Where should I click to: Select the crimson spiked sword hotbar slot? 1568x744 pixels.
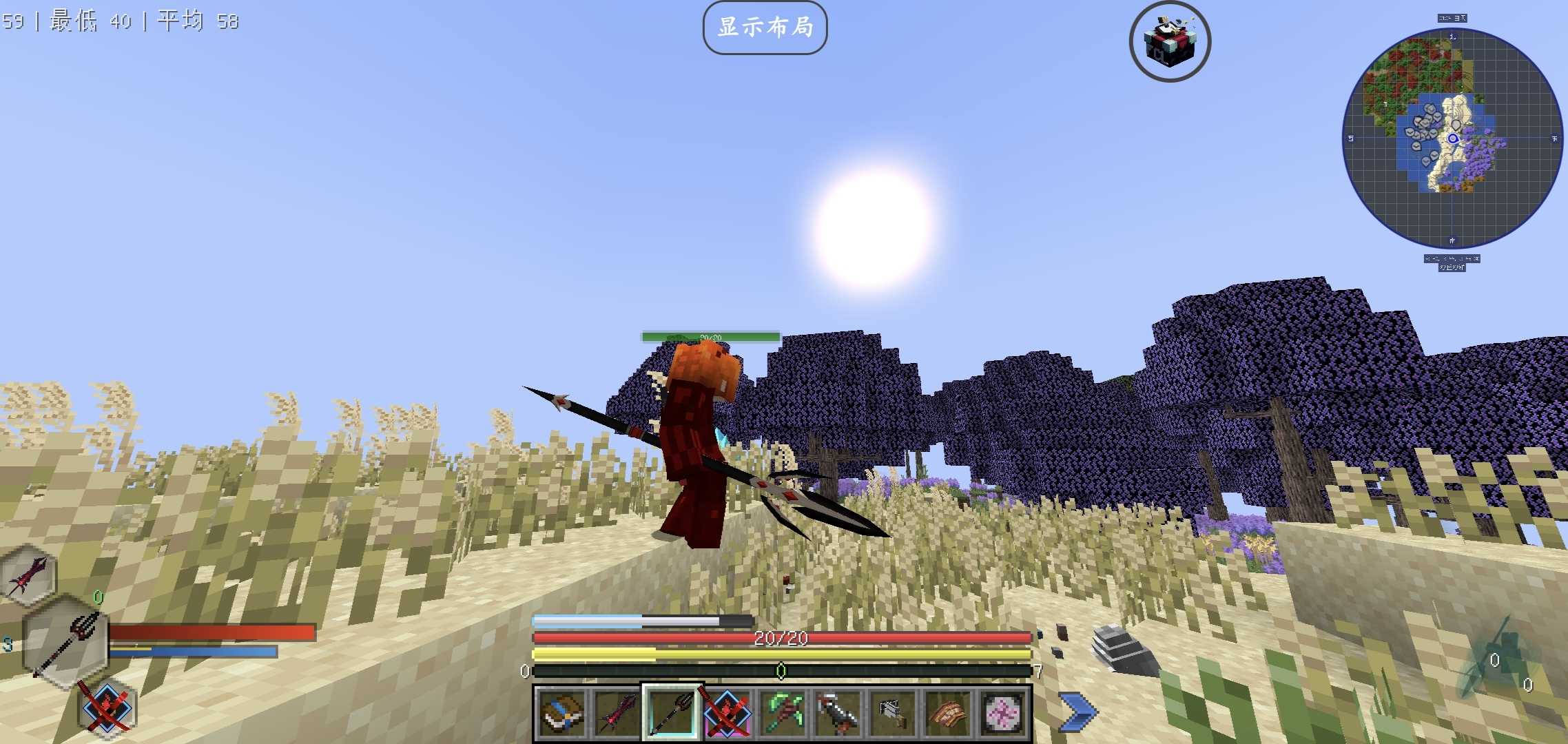tap(617, 712)
